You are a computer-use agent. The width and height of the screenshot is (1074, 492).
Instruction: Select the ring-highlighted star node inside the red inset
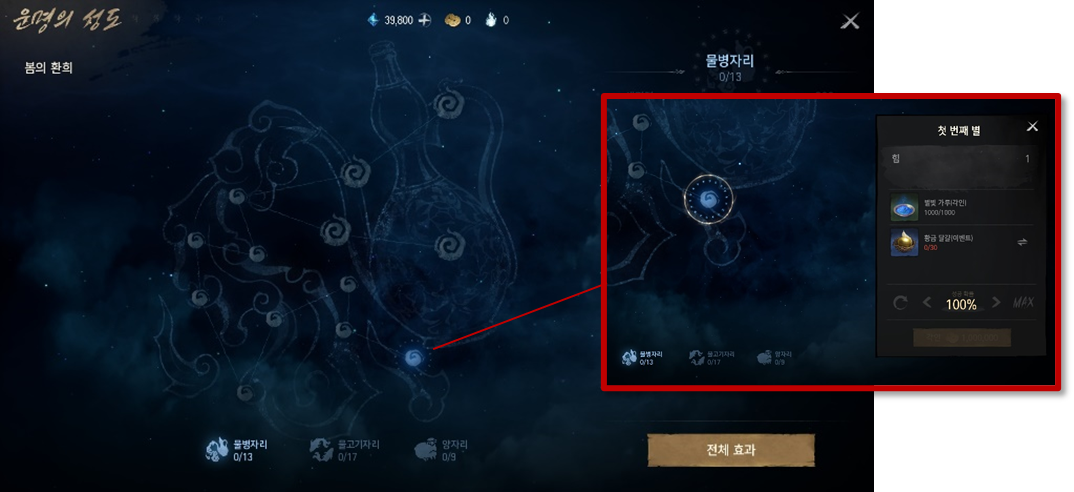pyautogui.click(x=709, y=198)
